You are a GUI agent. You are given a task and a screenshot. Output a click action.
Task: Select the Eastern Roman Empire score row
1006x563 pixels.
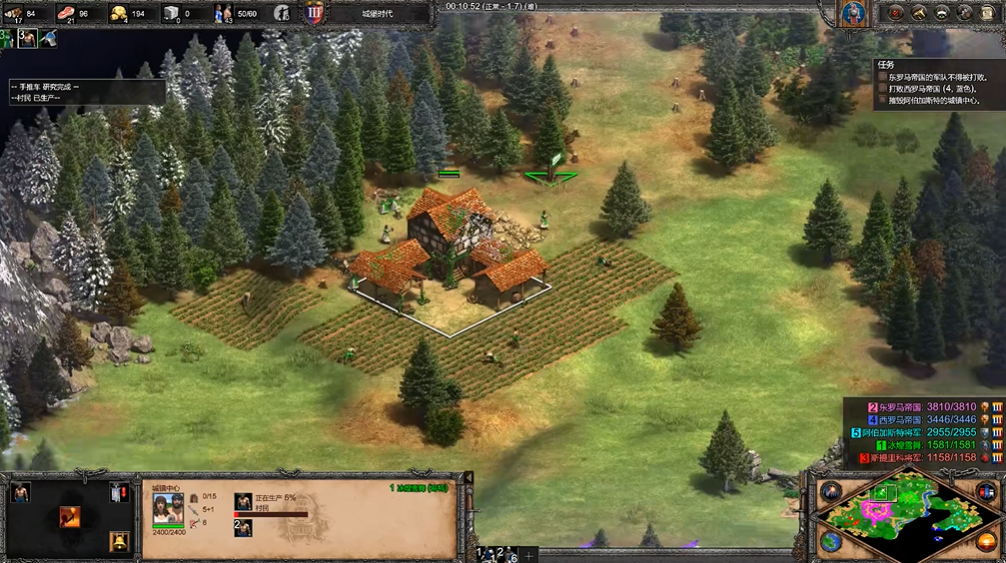[920, 407]
